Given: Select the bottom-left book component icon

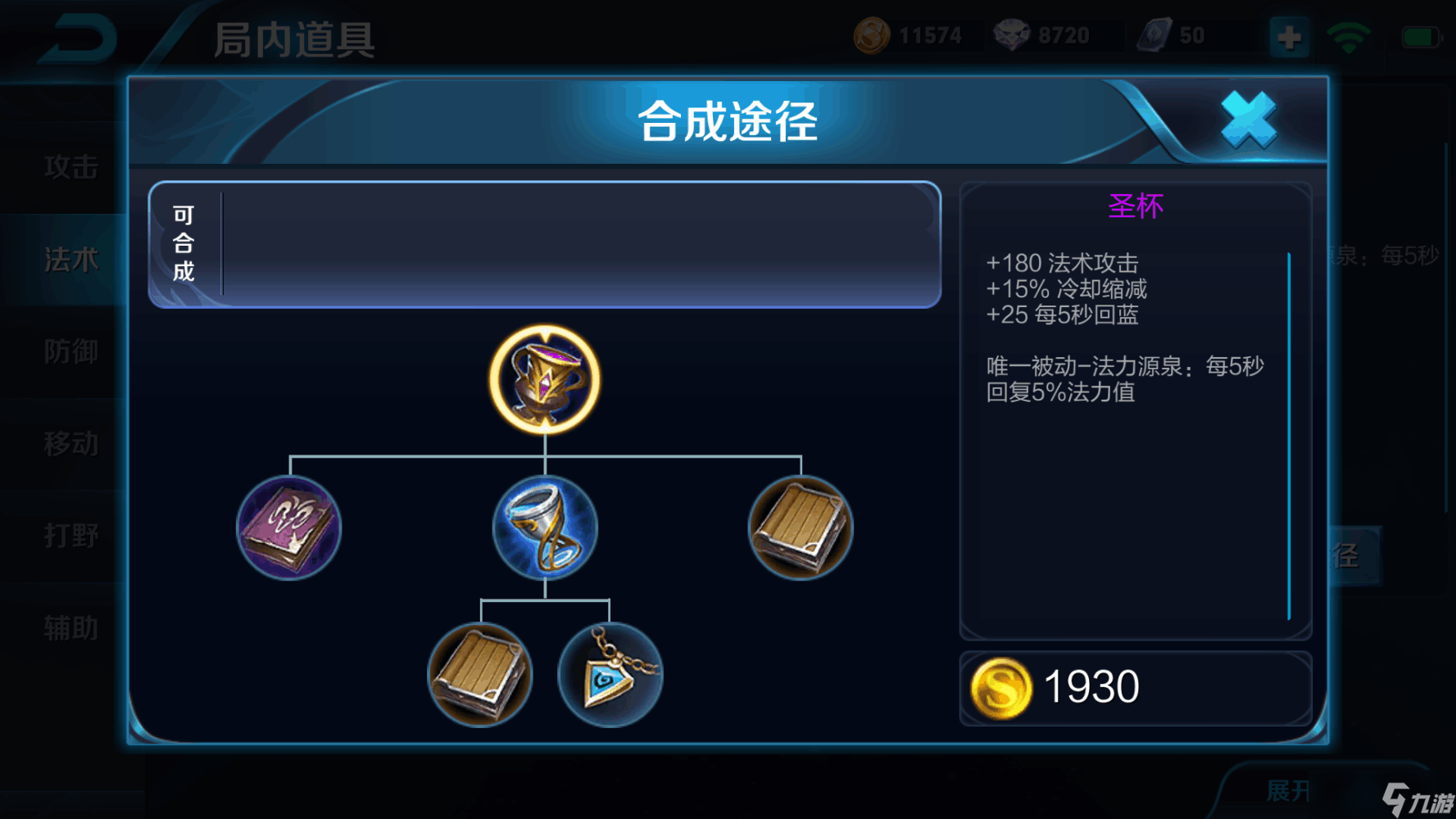Looking at the screenshot, I should coord(480,675).
